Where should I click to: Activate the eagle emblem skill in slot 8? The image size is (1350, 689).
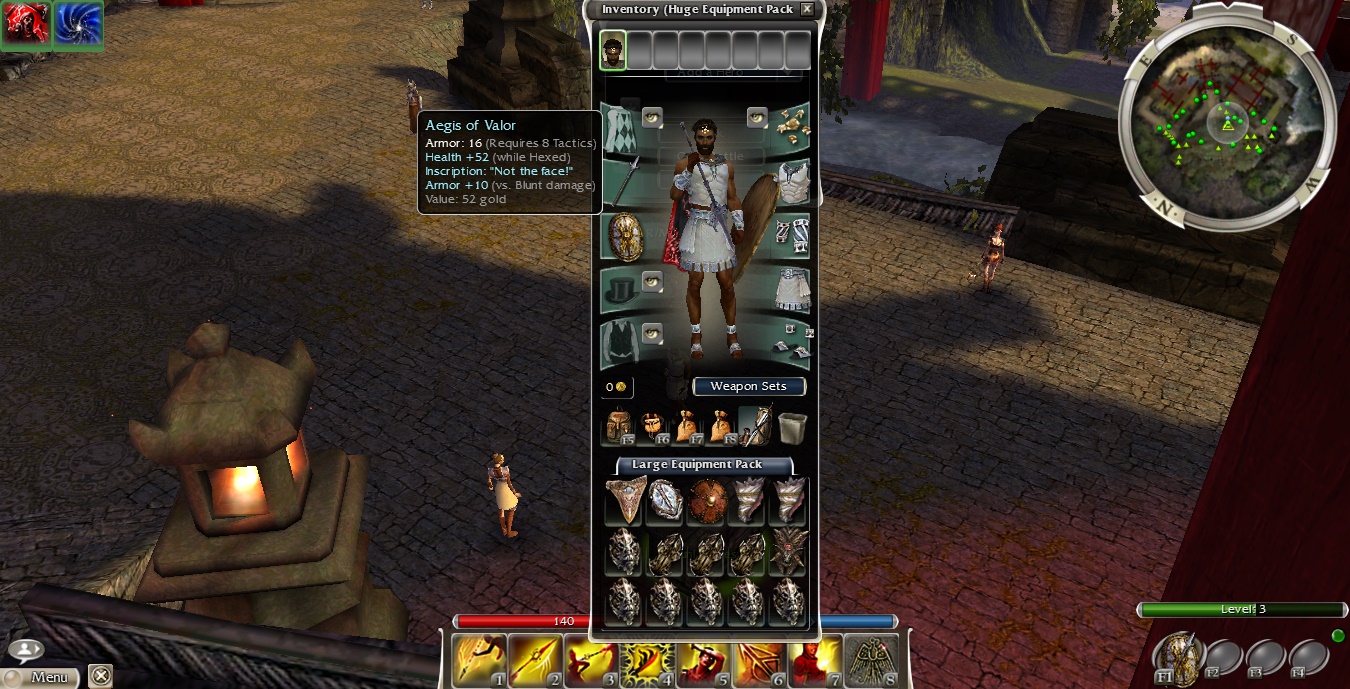coord(872,660)
